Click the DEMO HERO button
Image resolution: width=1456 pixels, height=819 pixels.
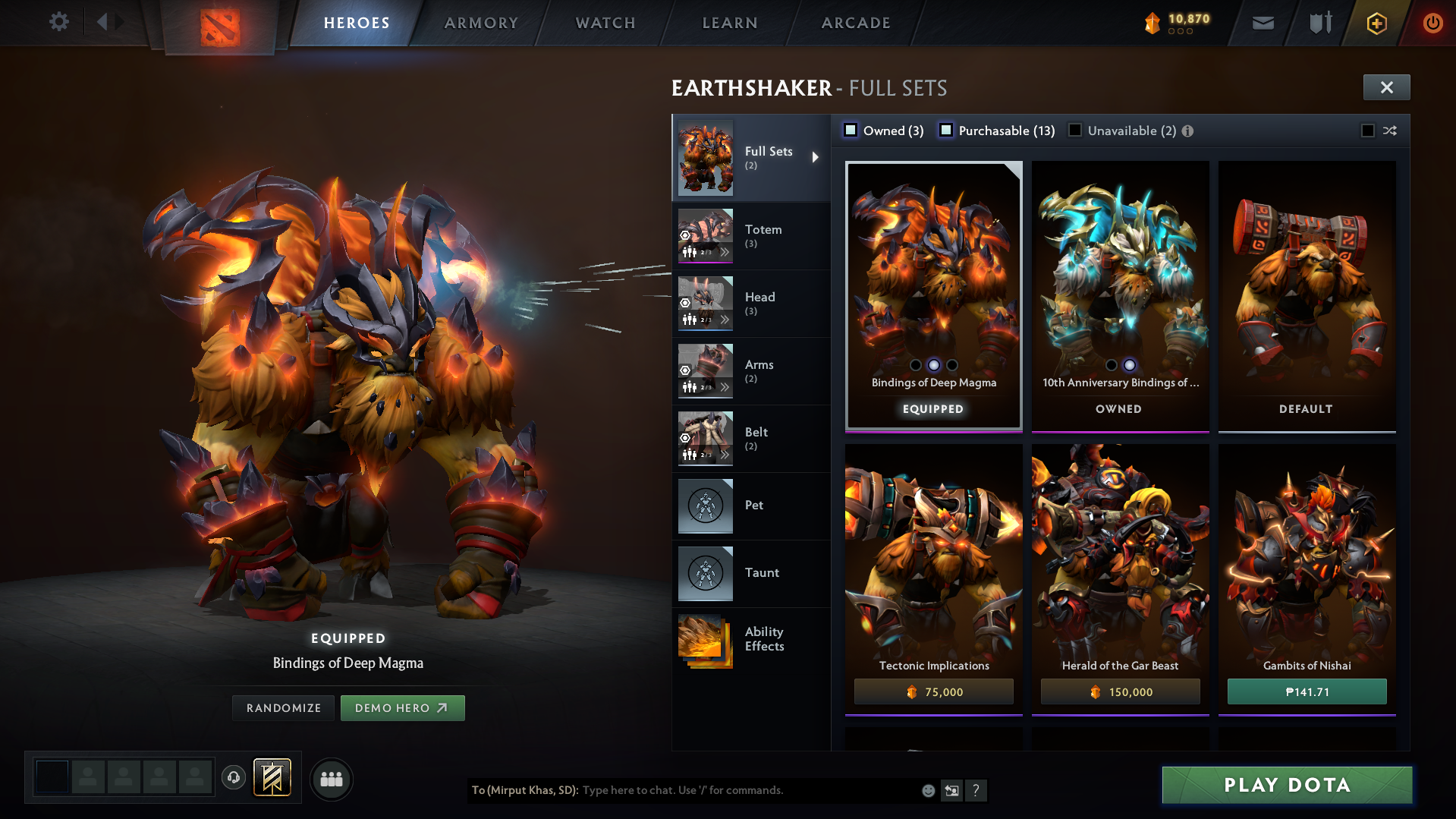[x=403, y=707]
